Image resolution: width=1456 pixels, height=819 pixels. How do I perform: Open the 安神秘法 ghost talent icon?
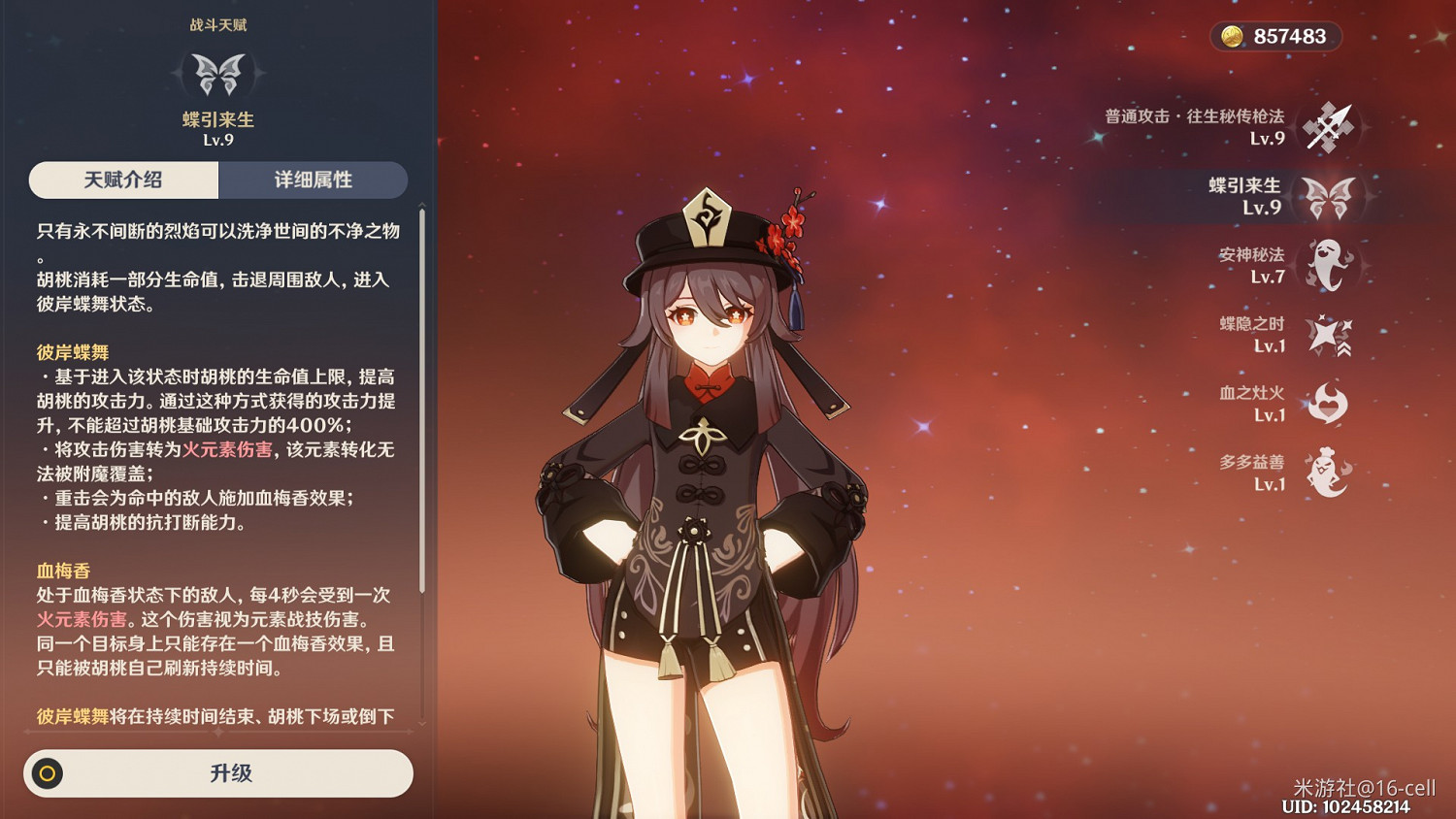pyautogui.click(x=1328, y=264)
